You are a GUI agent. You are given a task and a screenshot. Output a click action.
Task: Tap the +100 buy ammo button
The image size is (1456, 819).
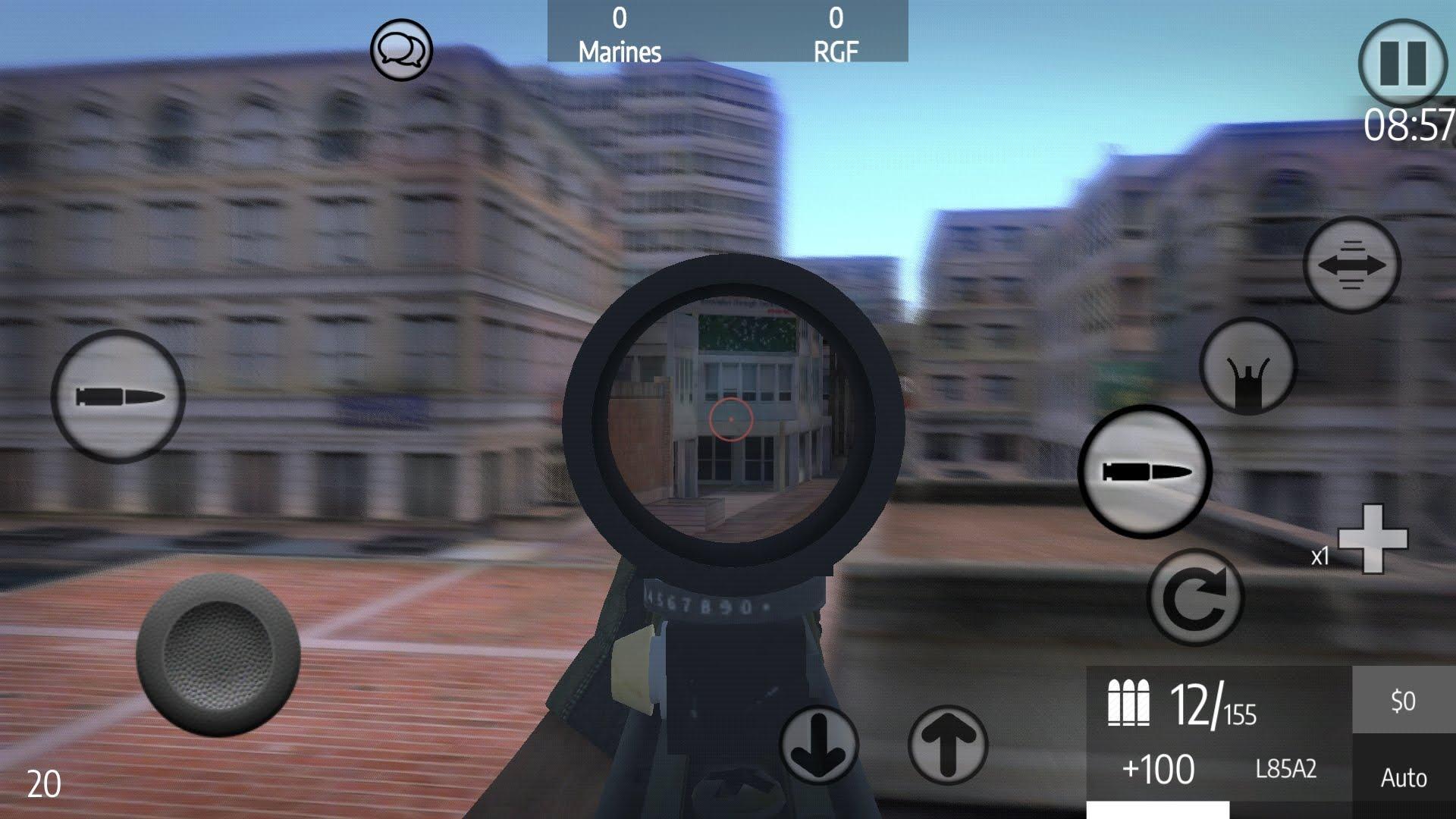(x=1158, y=770)
